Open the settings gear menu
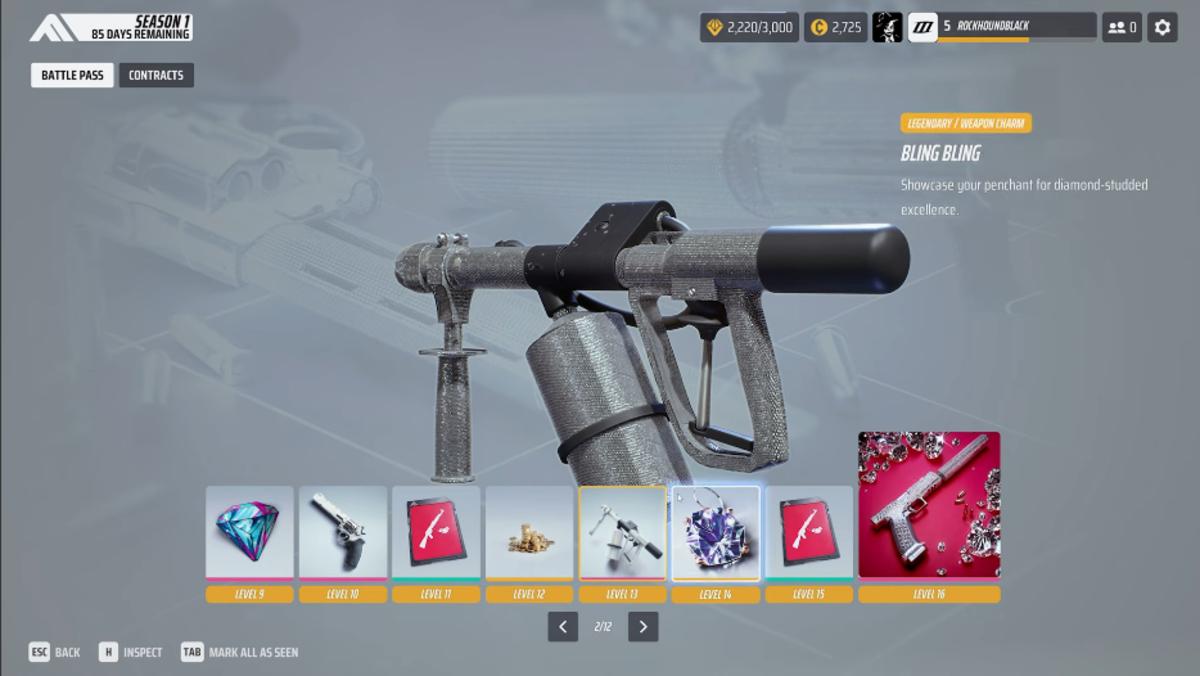This screenshot has height=676, width=1200. (x=1162, y=28)
